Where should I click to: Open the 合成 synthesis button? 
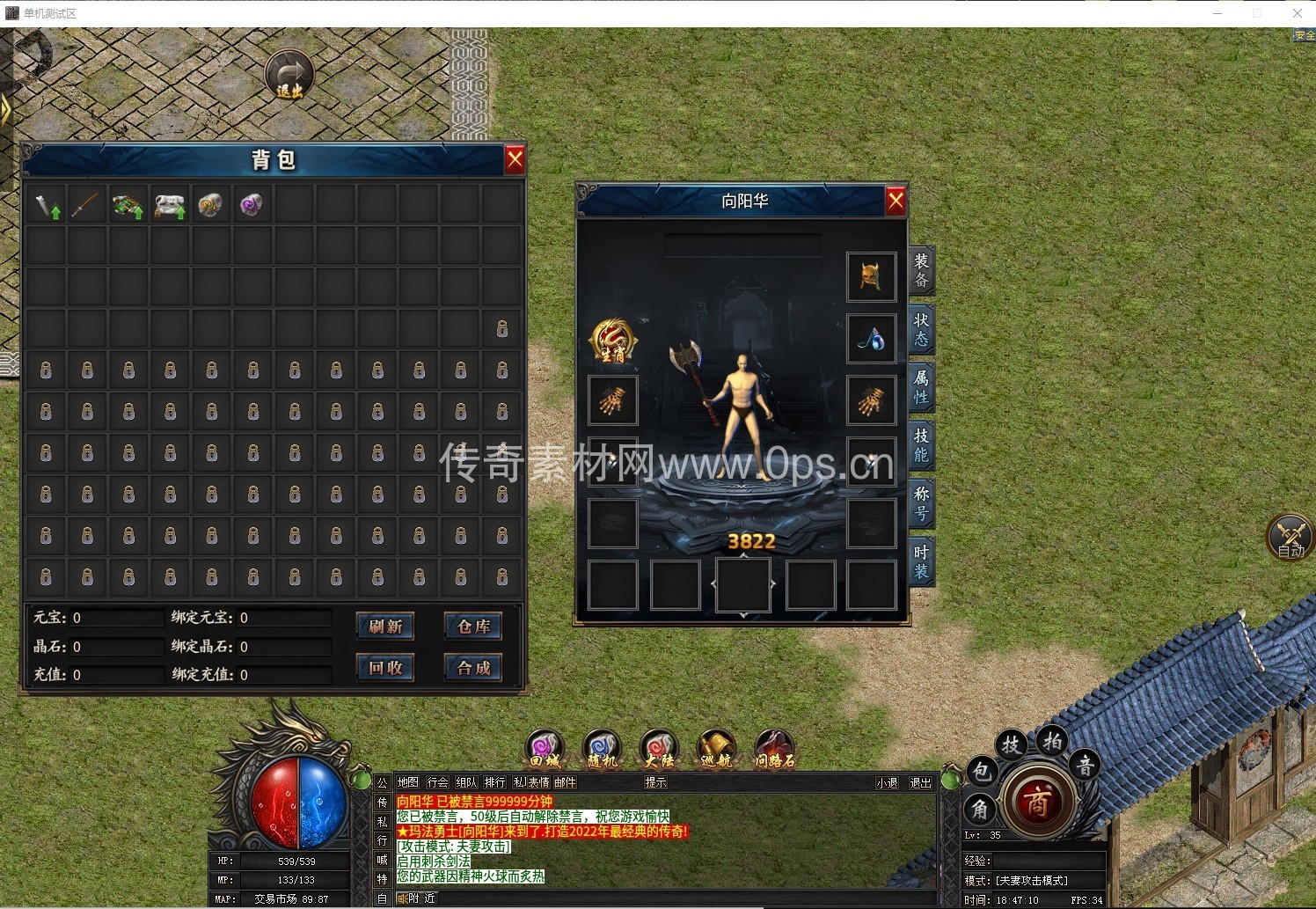(473, 668)
